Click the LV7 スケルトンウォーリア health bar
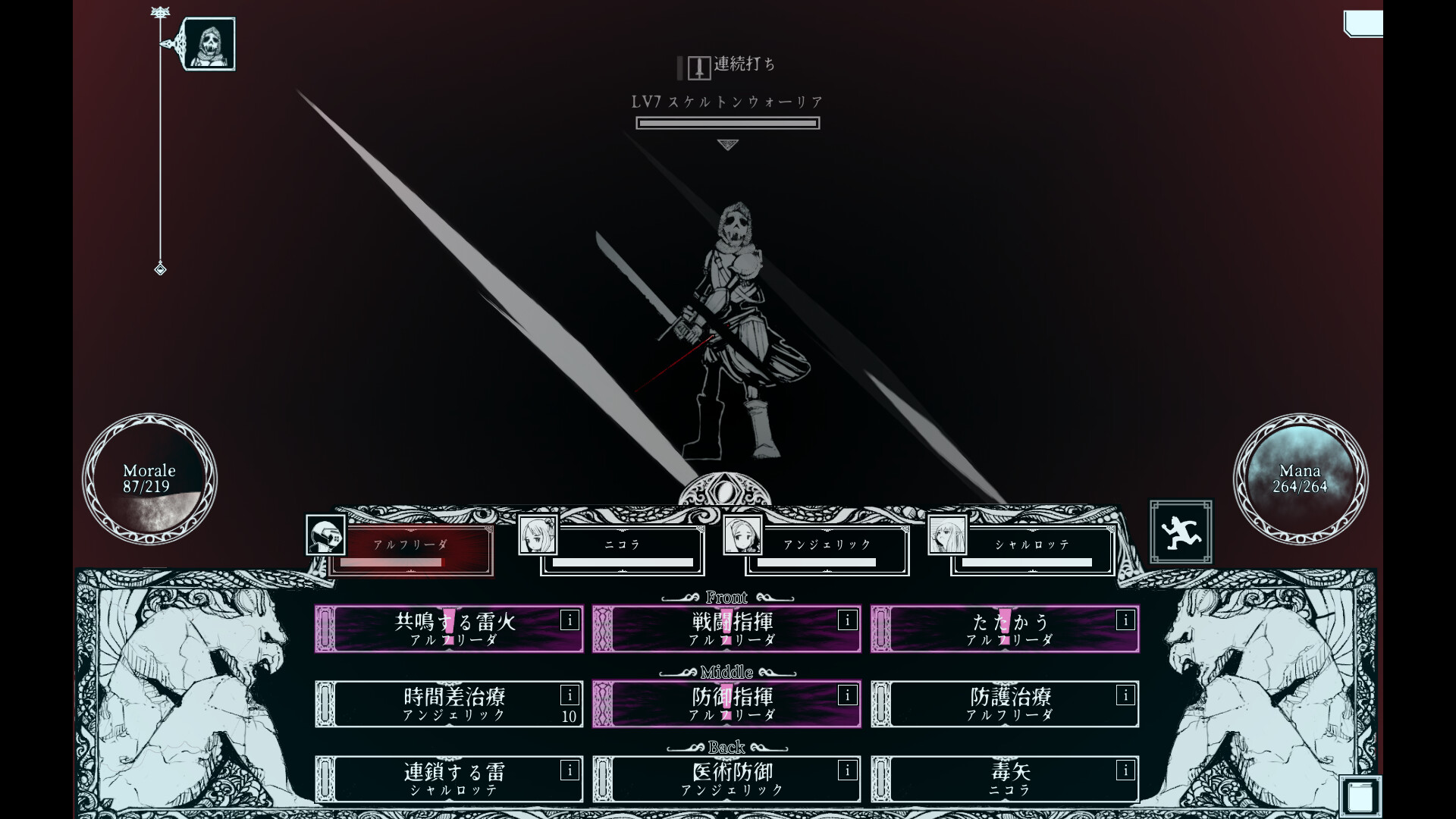1456x819 pixels. 727,123
